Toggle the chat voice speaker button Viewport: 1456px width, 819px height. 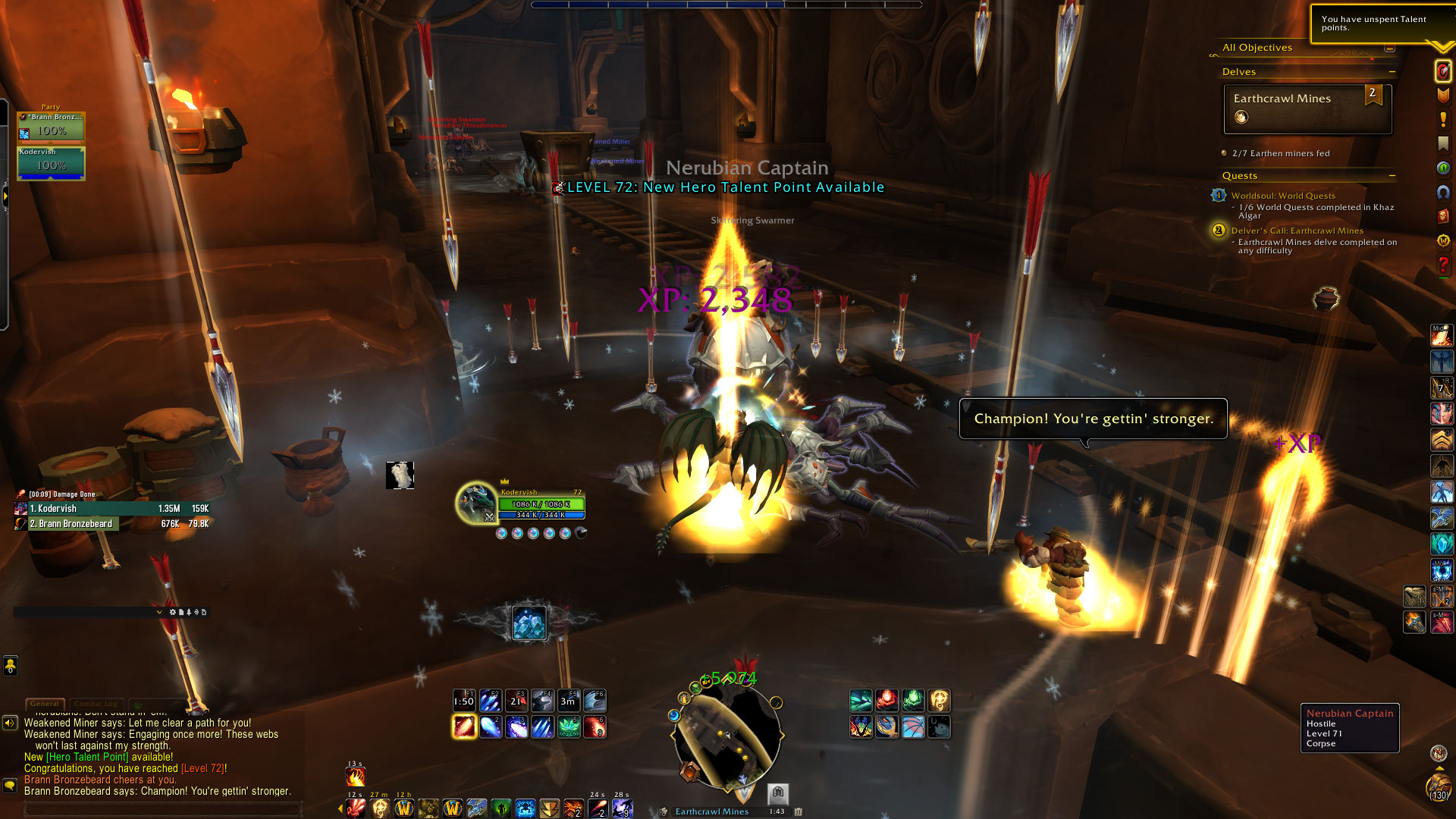click(10, 723)
